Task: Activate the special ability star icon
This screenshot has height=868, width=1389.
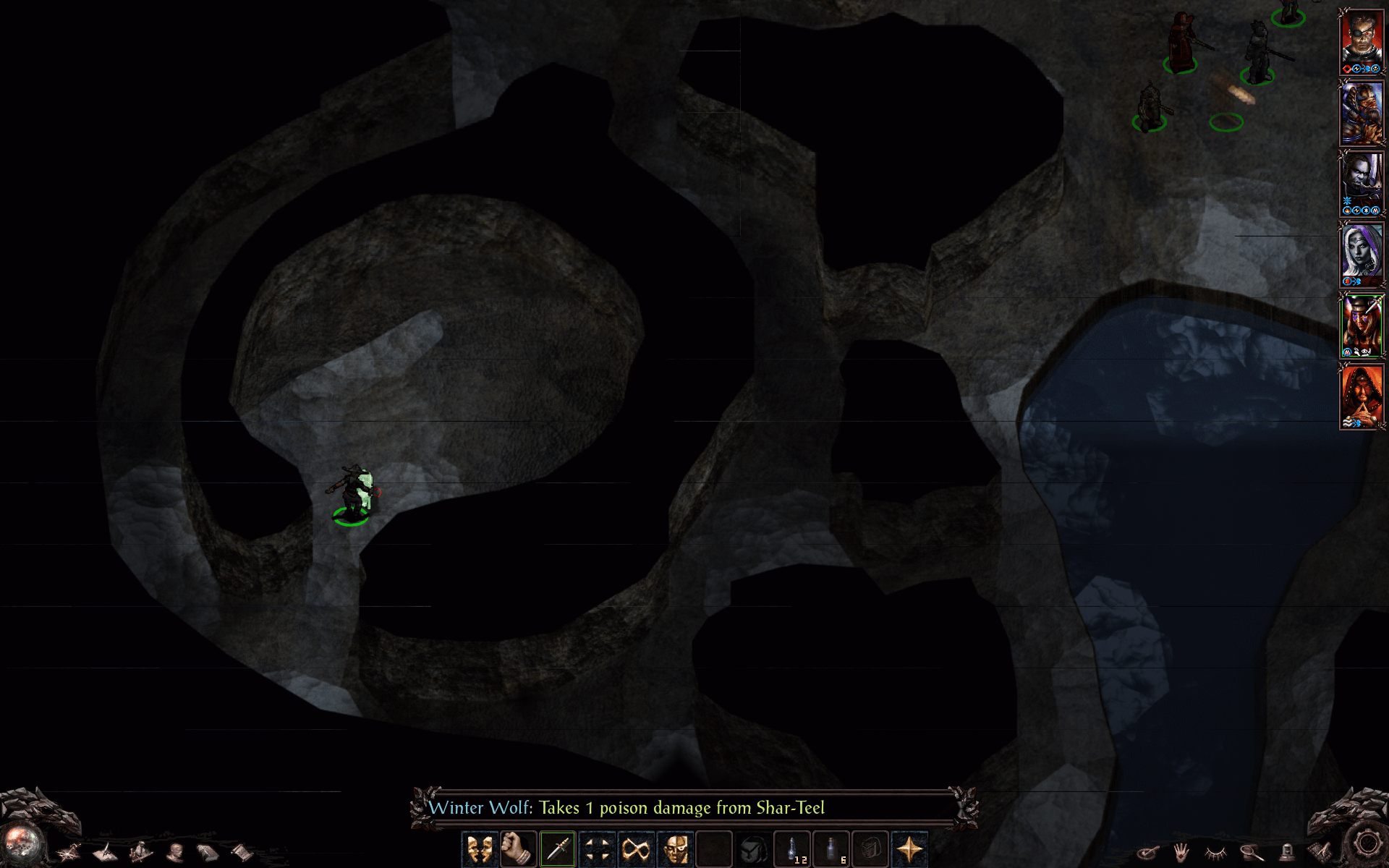Action: pos(911,848)
